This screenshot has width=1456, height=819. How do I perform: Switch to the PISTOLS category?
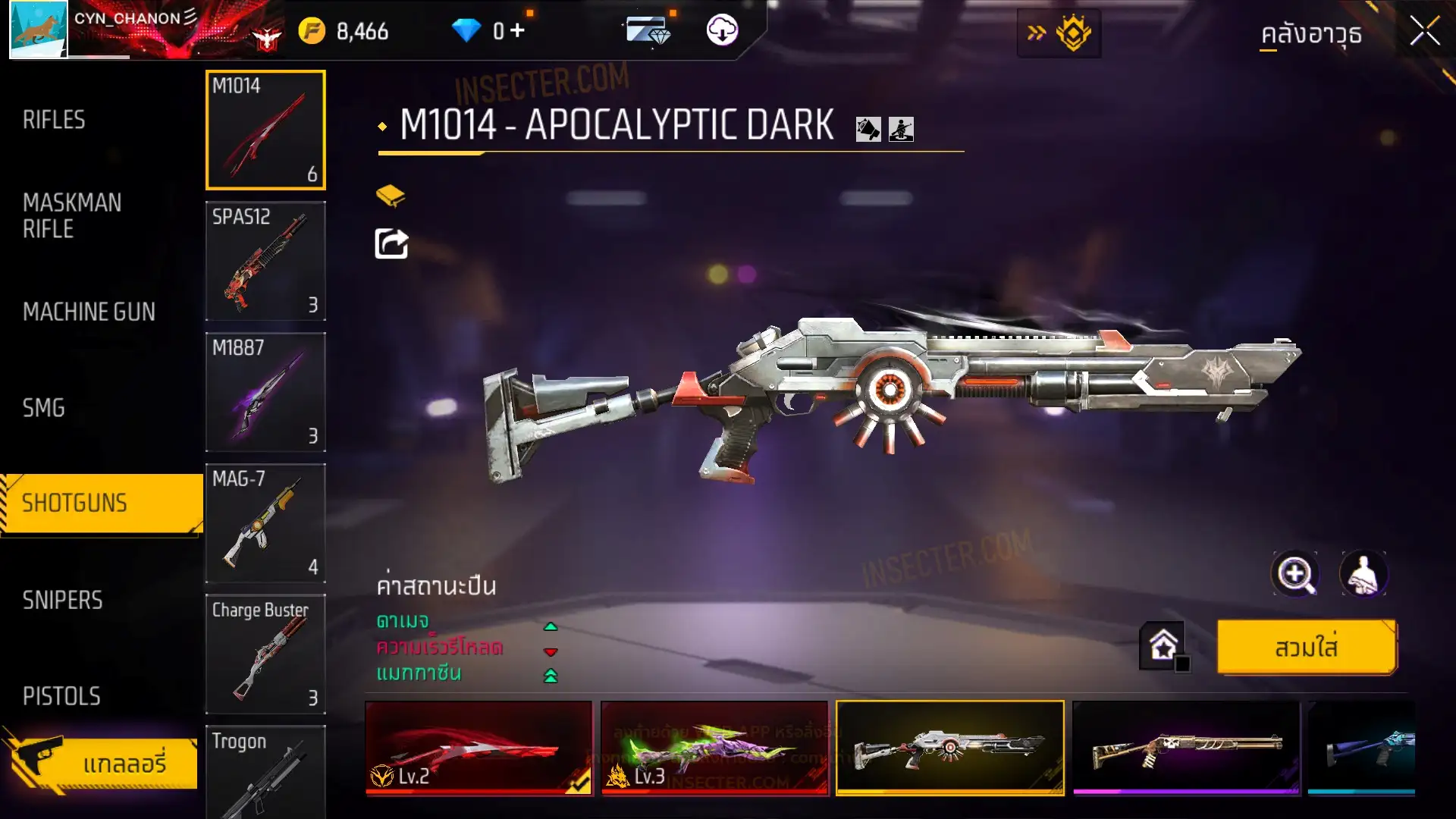pos(61,696)
